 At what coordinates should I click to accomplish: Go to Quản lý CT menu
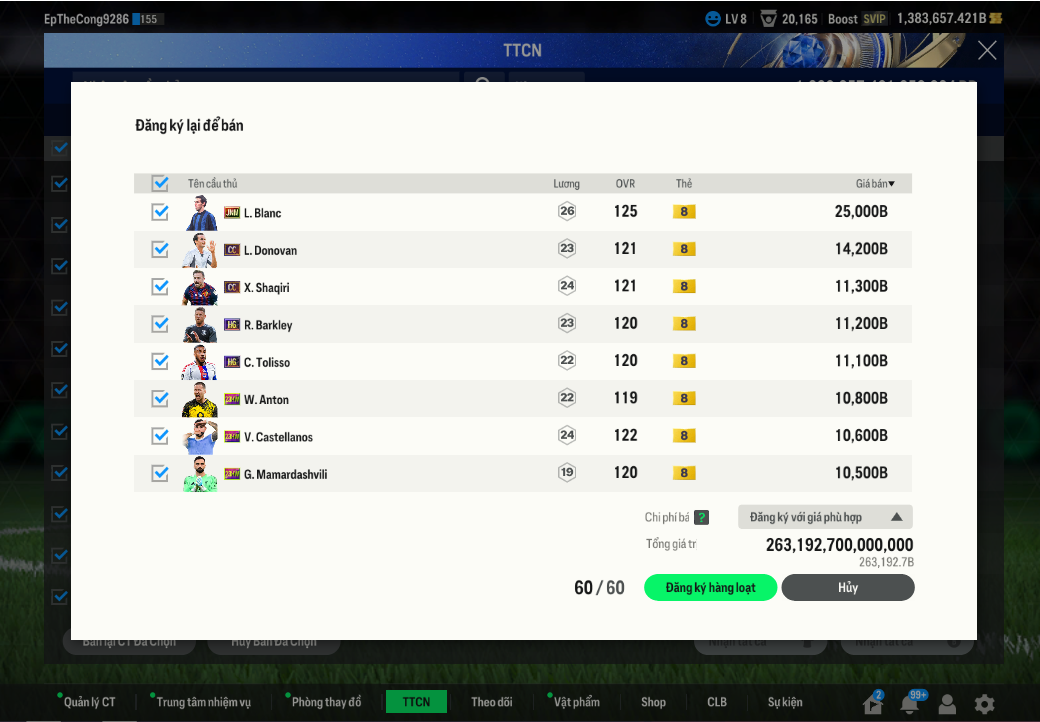tap(89, 702)
